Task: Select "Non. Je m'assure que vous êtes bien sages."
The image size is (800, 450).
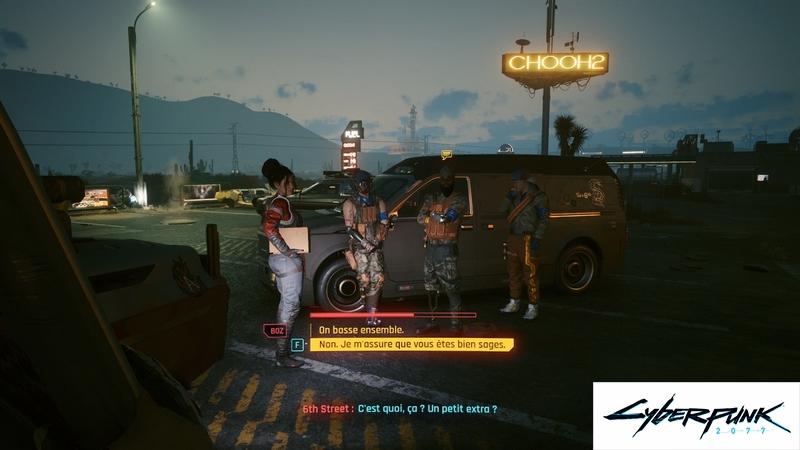Action: 413,344
